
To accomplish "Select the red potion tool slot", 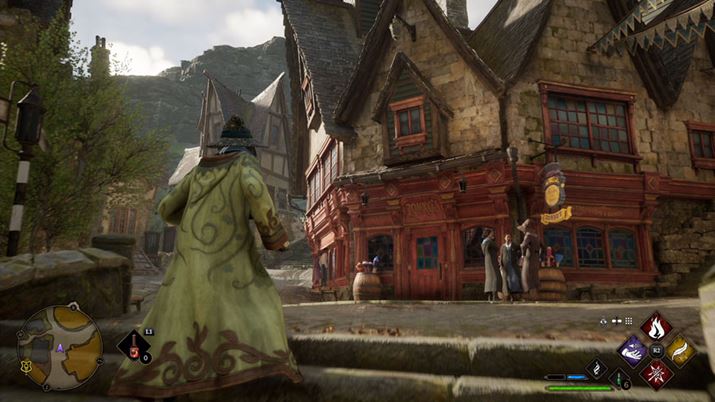I will click(133, 346).
